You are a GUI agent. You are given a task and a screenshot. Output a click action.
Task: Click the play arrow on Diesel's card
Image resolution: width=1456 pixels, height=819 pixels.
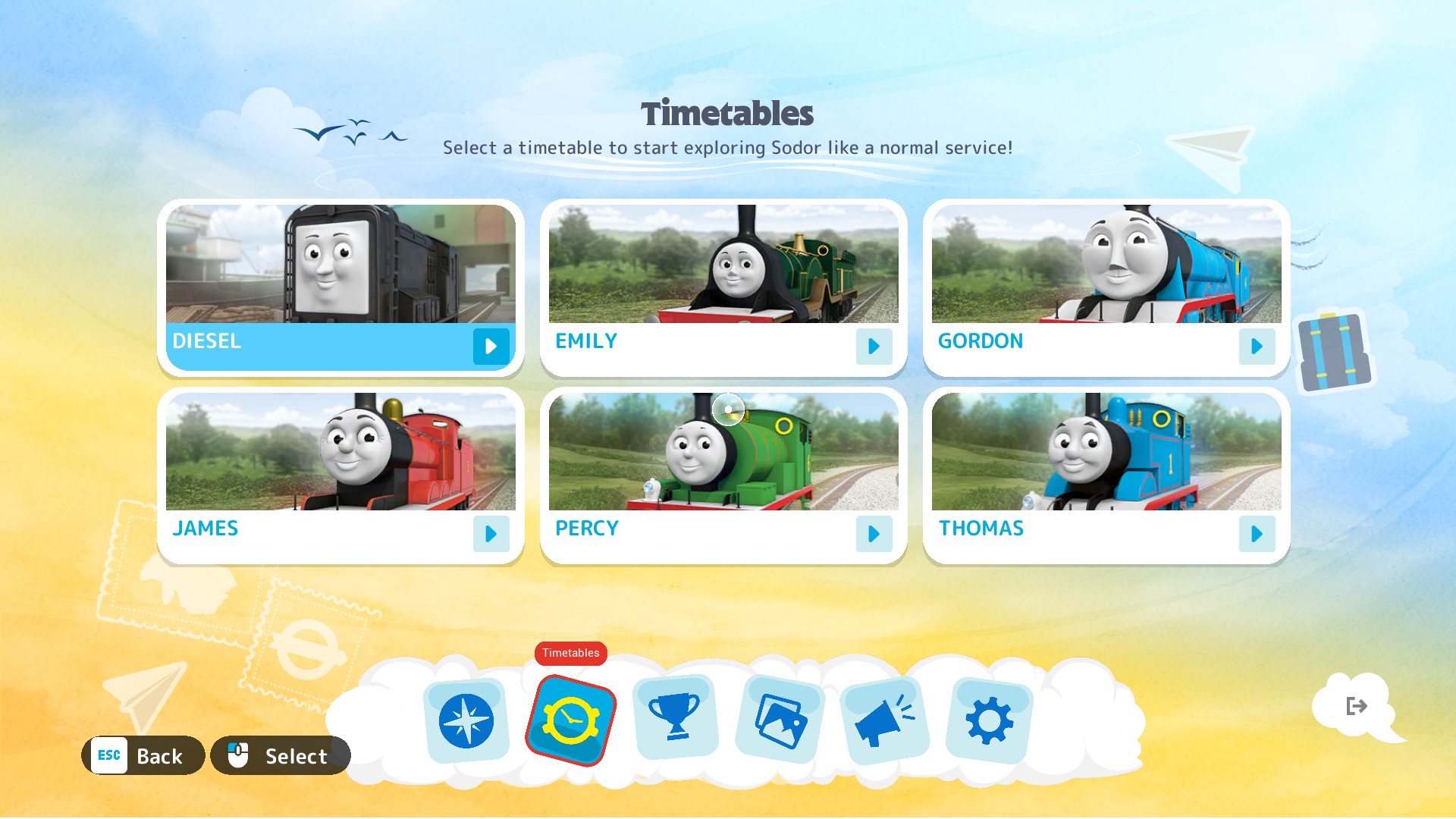pos(491,347)
